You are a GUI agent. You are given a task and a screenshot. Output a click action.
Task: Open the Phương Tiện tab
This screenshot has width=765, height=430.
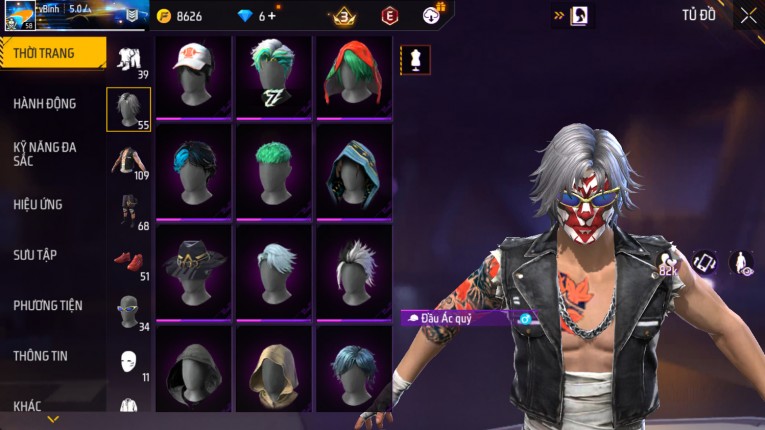tap(48, 305)
